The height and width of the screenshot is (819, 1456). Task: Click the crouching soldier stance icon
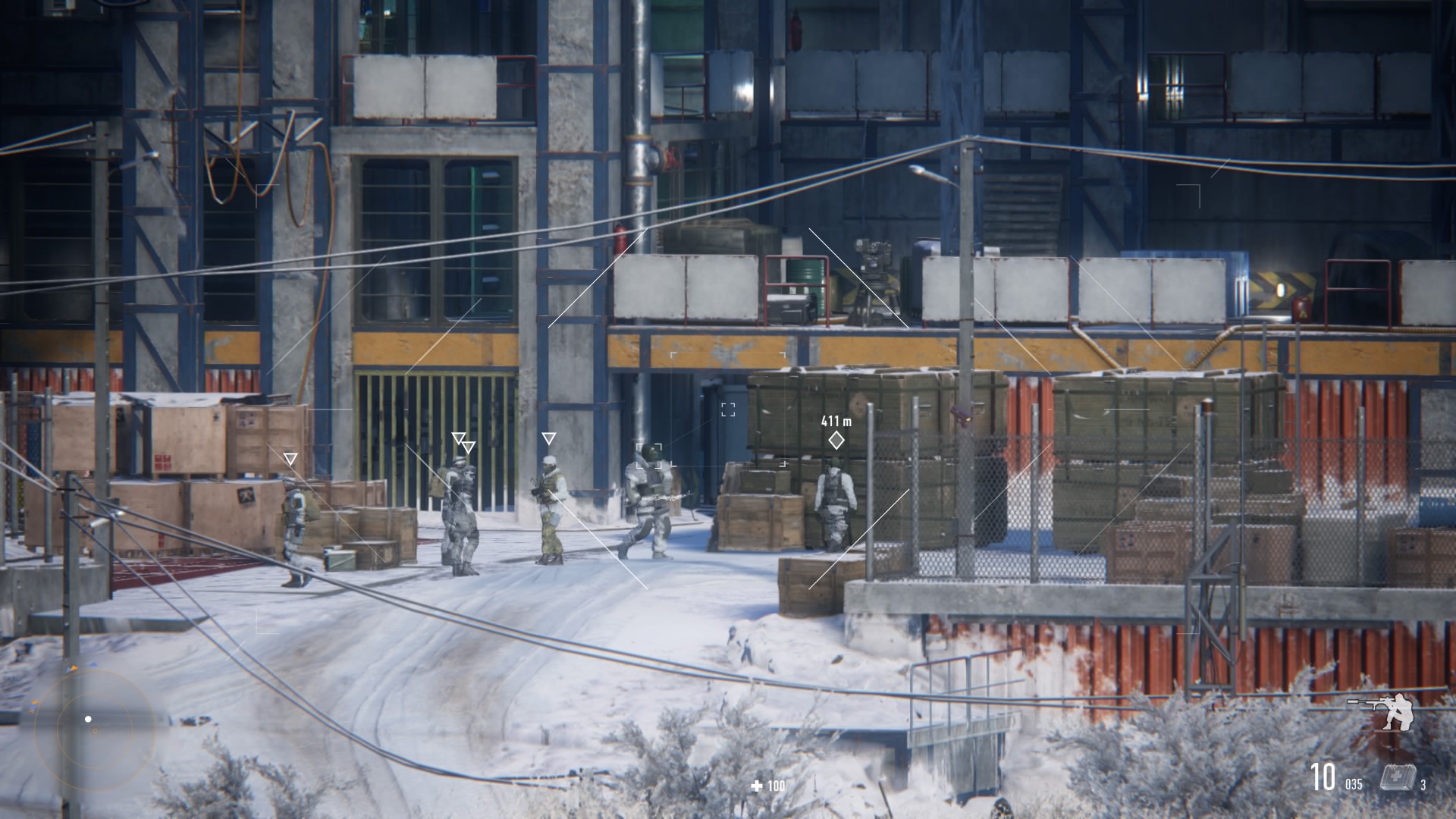pos(1387,712)
